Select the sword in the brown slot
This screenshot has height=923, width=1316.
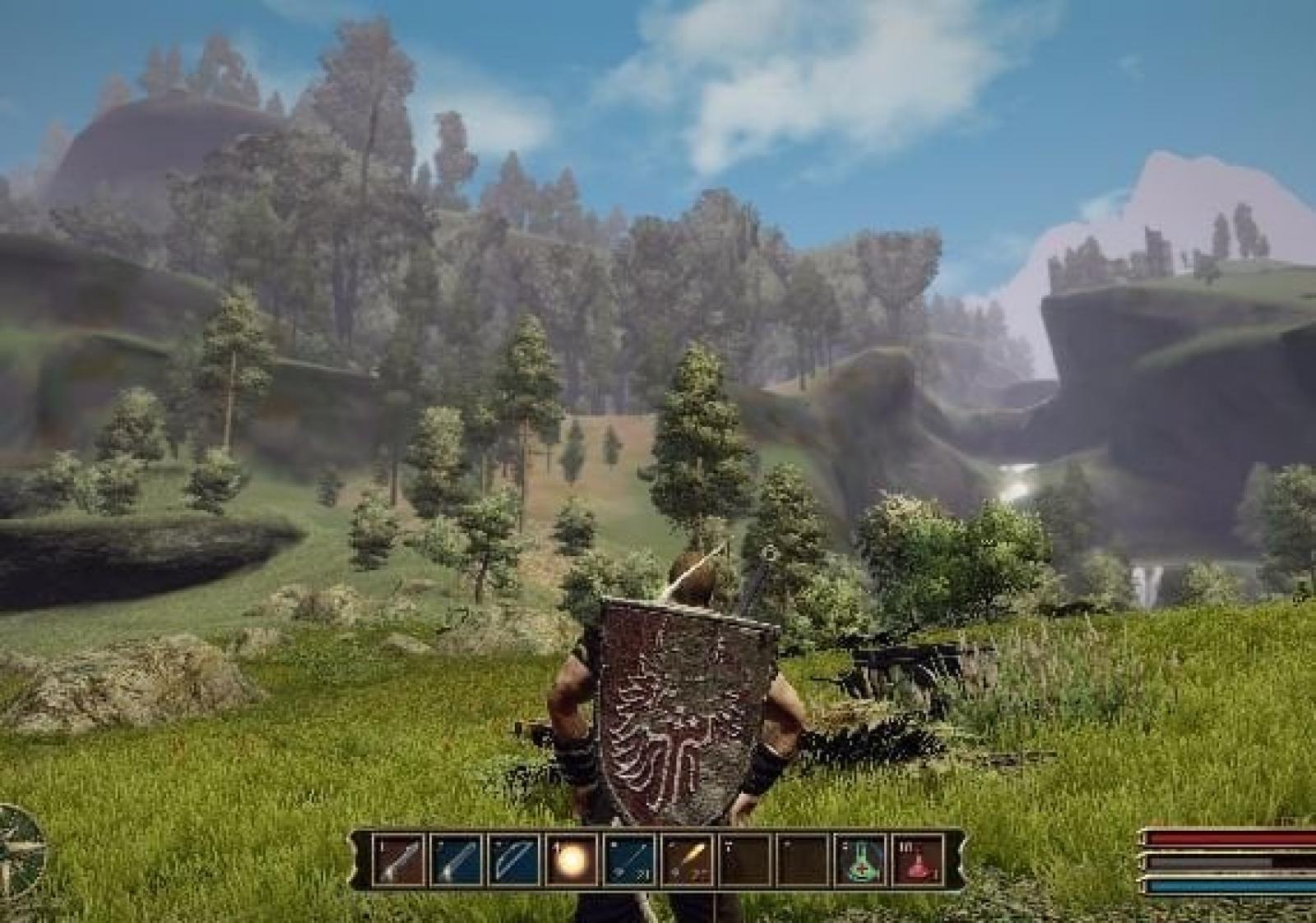point(400,860)
